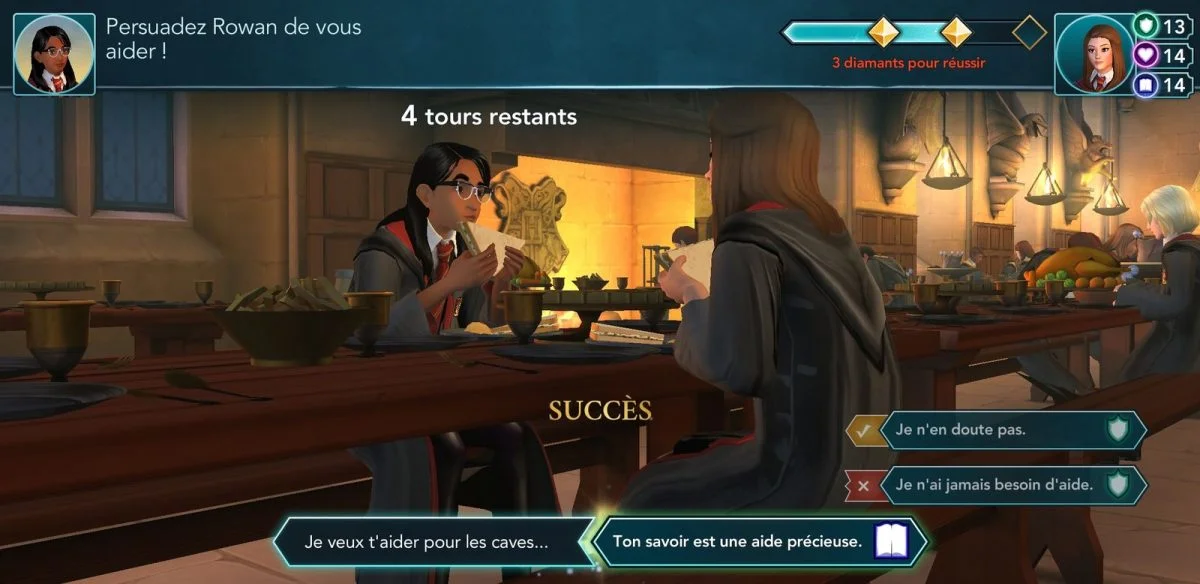The height and width of the screenshot is (584, 1200).
Task: Pick the "Je n'en doute pas." option
Action: tap(996, 430)
